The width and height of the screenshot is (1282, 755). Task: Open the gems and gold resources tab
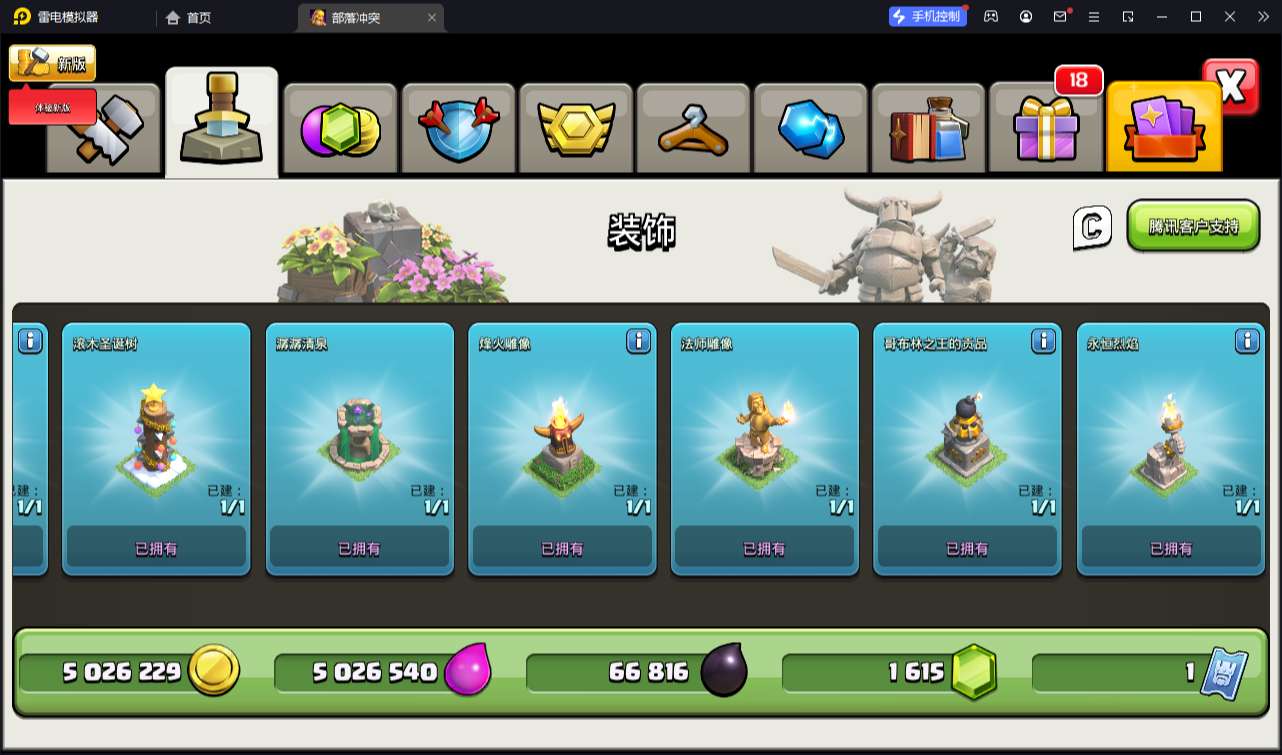340,129
